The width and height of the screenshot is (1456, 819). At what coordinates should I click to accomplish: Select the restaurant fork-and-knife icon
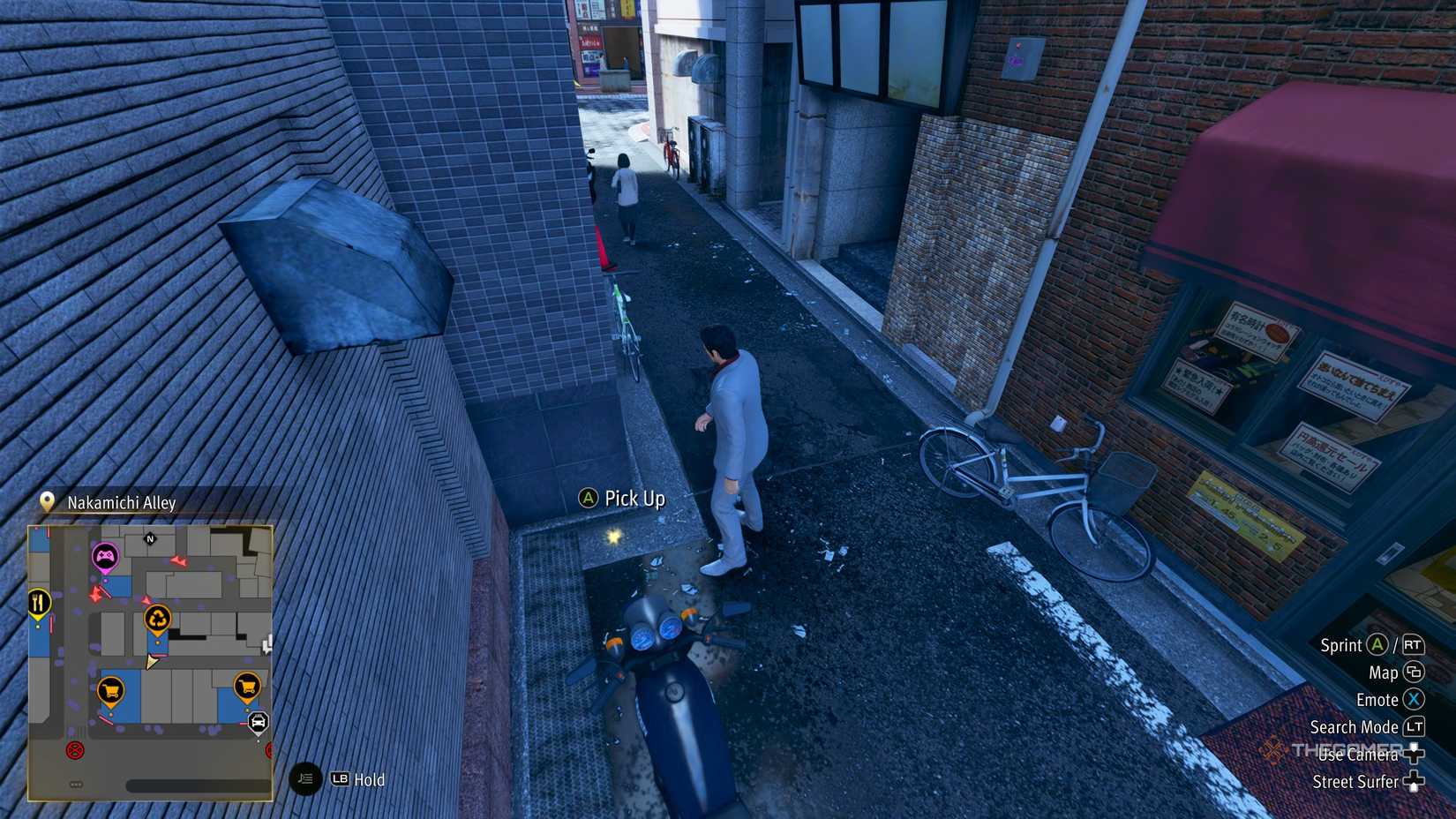click(38, 600)
